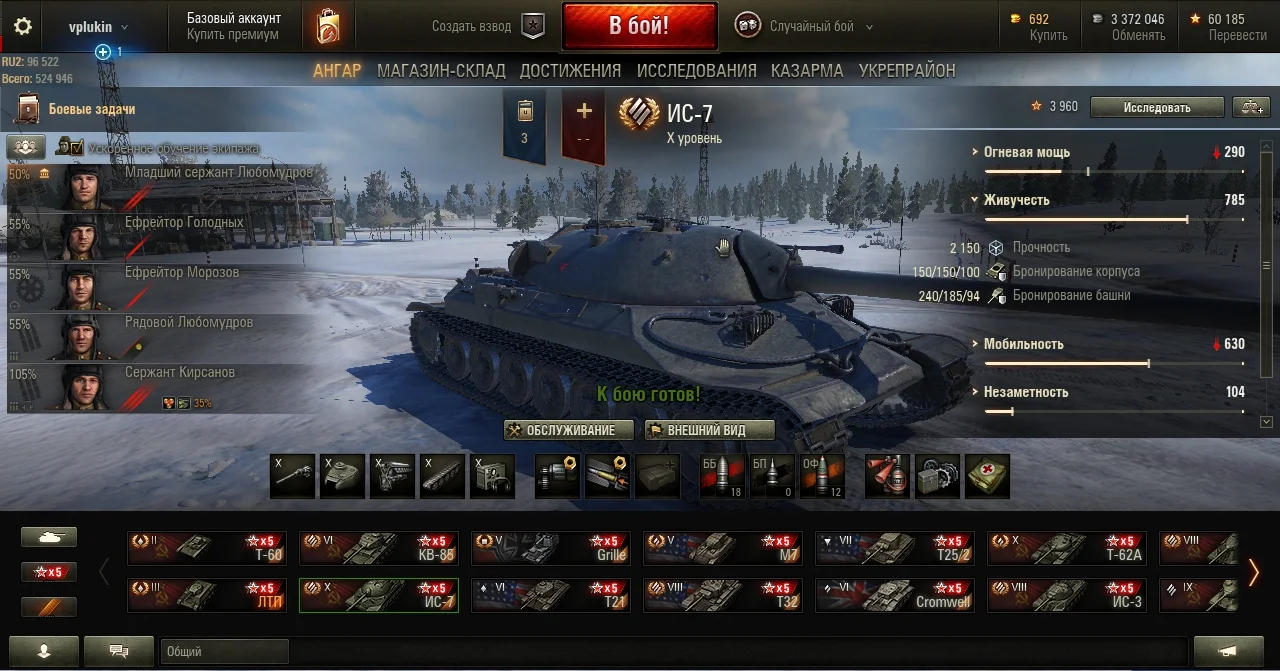Screen dimensions: 1280x671
Task: Open the ОБСЛУЖИВАНИЕ service window
Action: coord(570,430)
